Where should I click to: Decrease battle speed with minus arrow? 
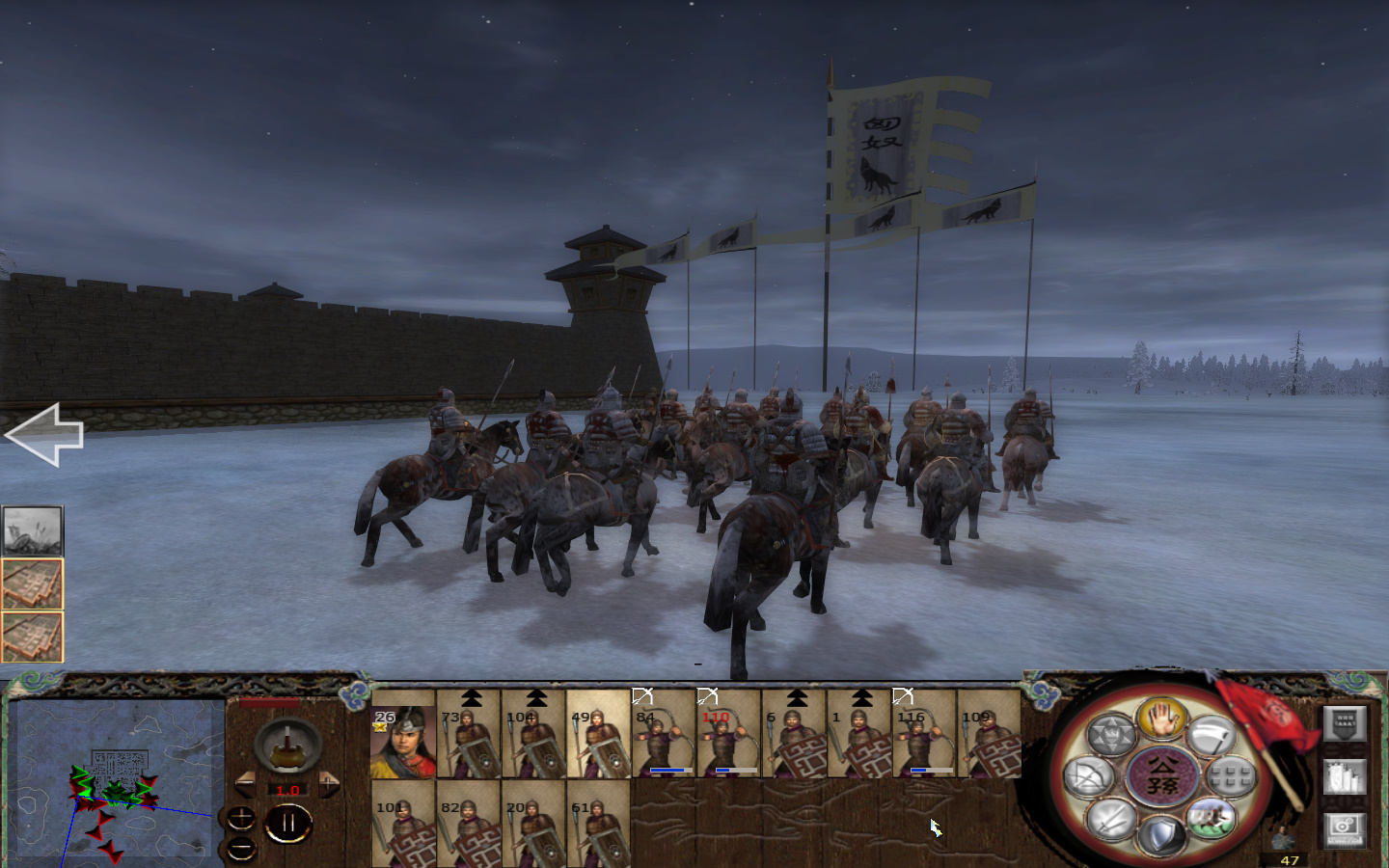pyautogui.click(x=247, y=783)
